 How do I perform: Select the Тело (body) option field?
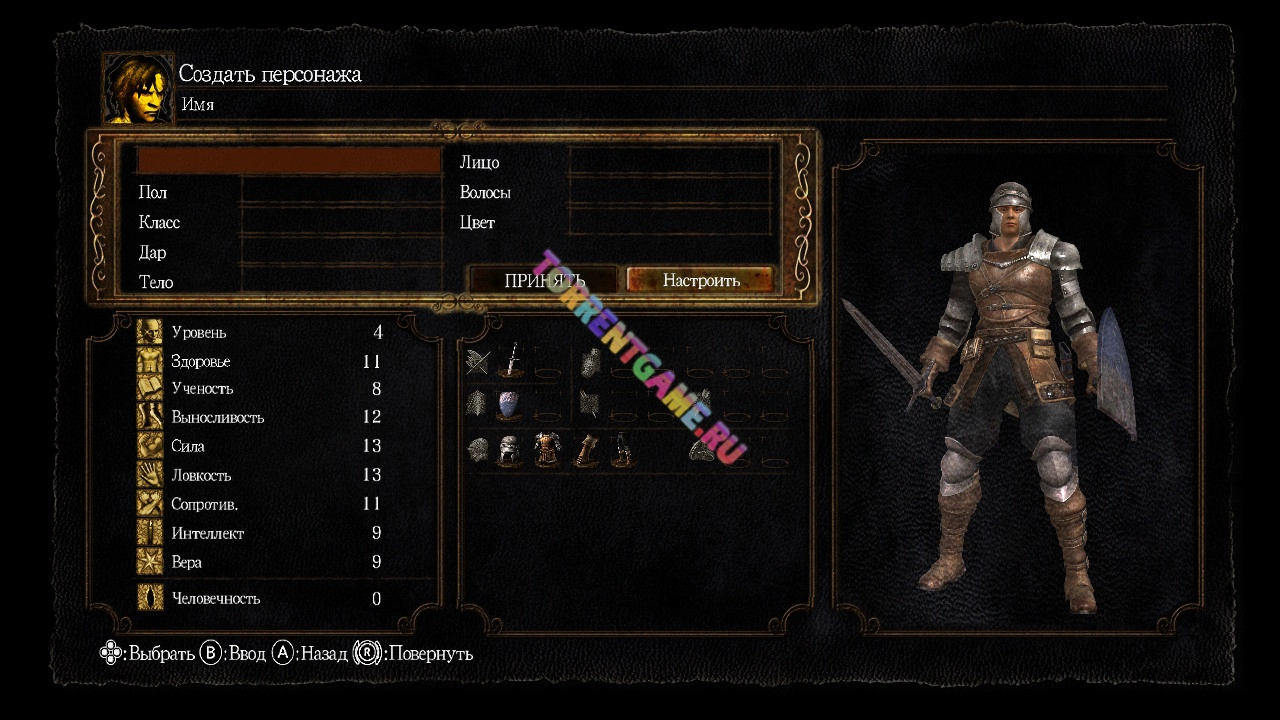point(341,281)
